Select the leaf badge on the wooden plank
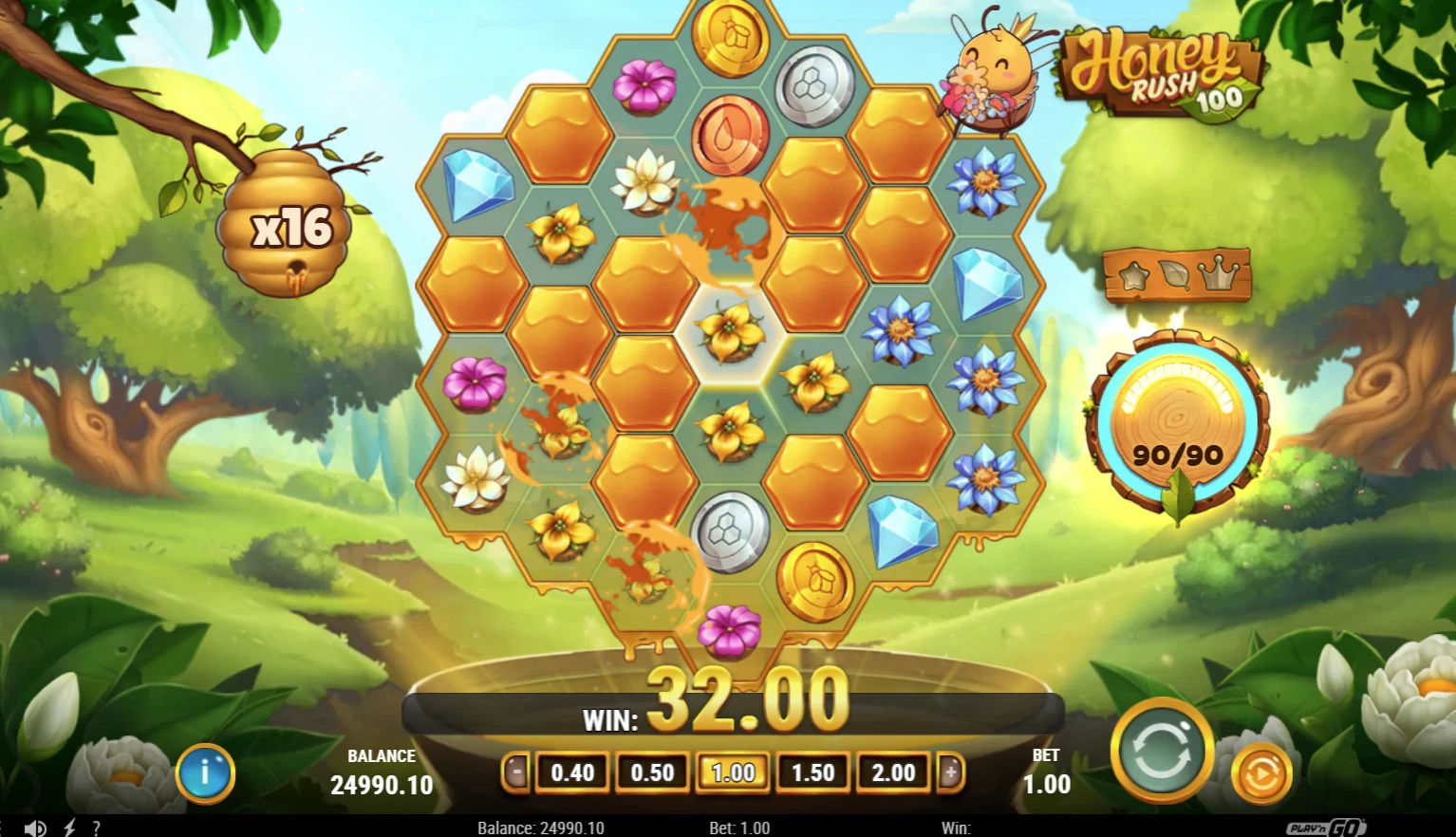The height and width of the screenshot is (837, 1456). (1177, 272)
